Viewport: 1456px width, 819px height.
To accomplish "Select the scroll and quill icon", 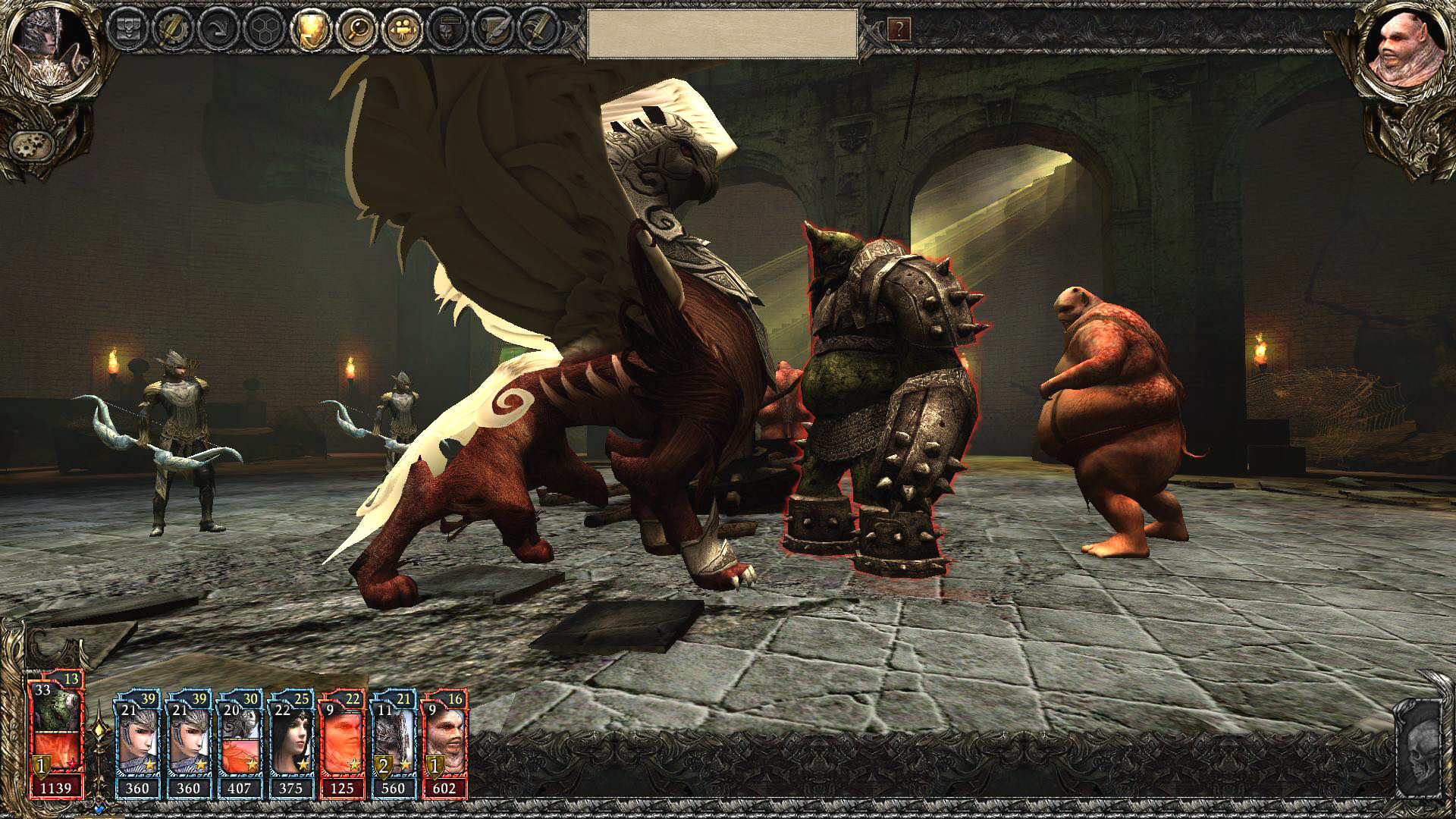I will pos(491,30).
